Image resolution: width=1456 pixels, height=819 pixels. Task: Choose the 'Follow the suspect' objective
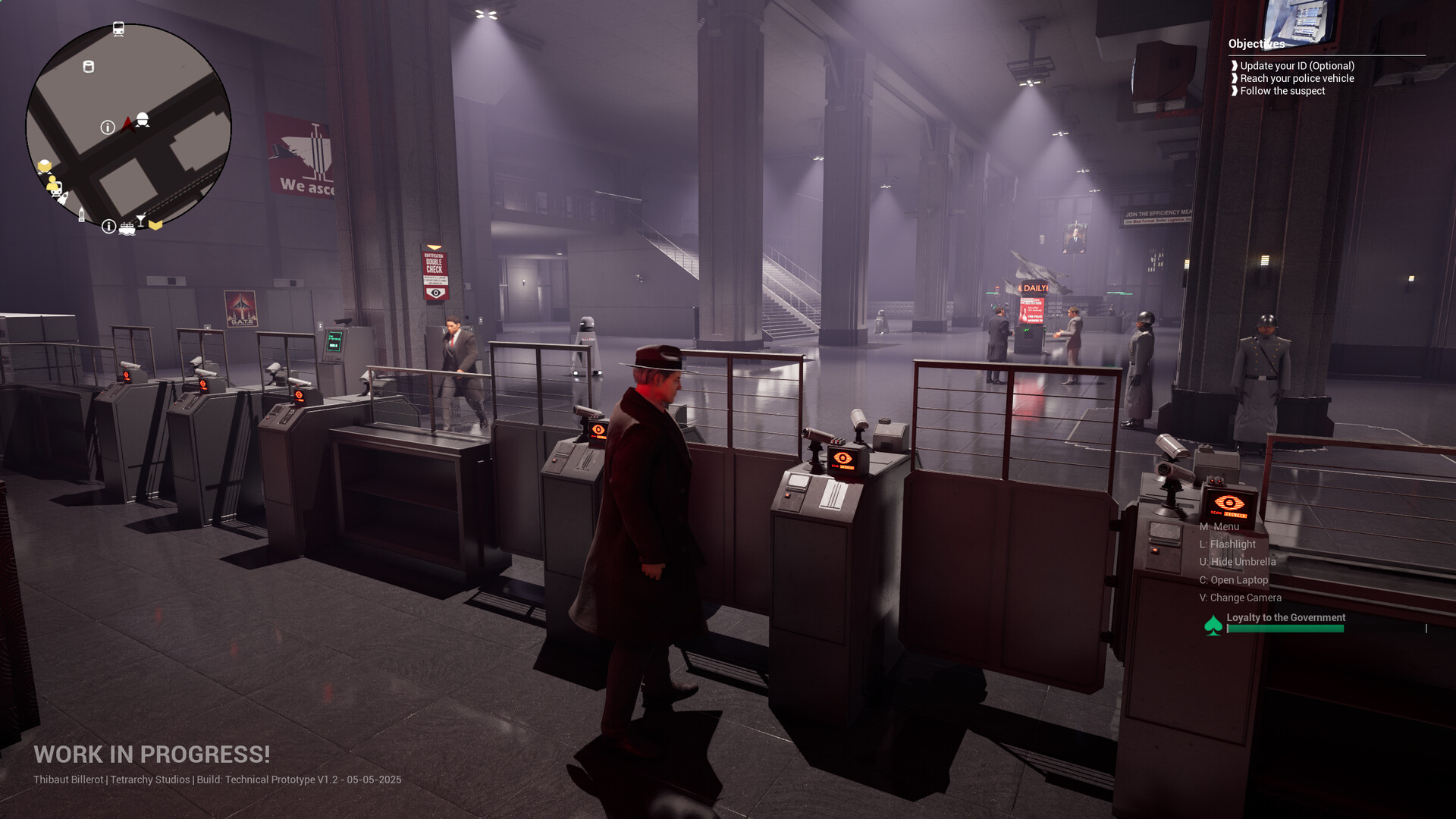tap(1282, 91)
